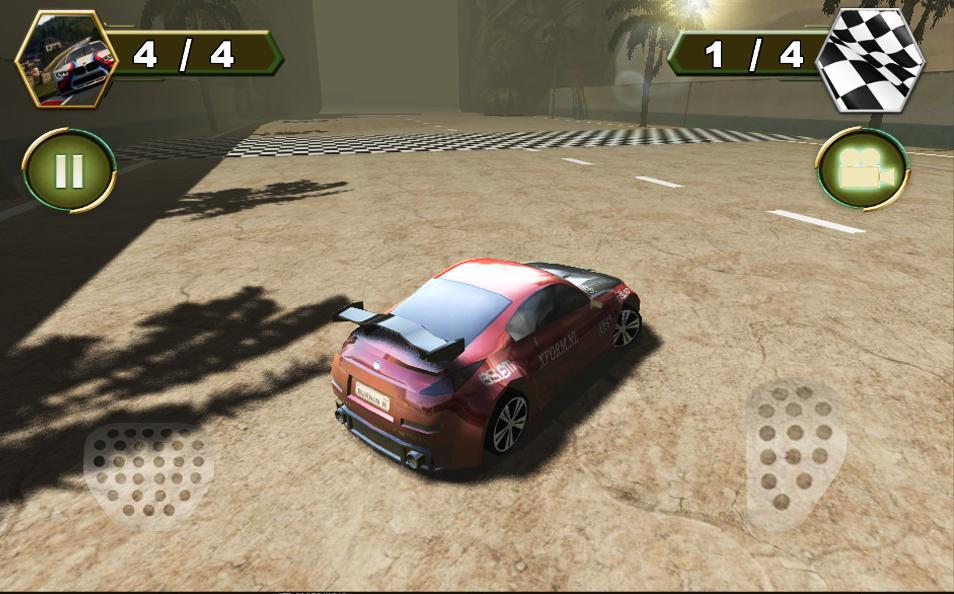Switch the camera view
The width and height of the screenshot is (954, 594).
861,171
